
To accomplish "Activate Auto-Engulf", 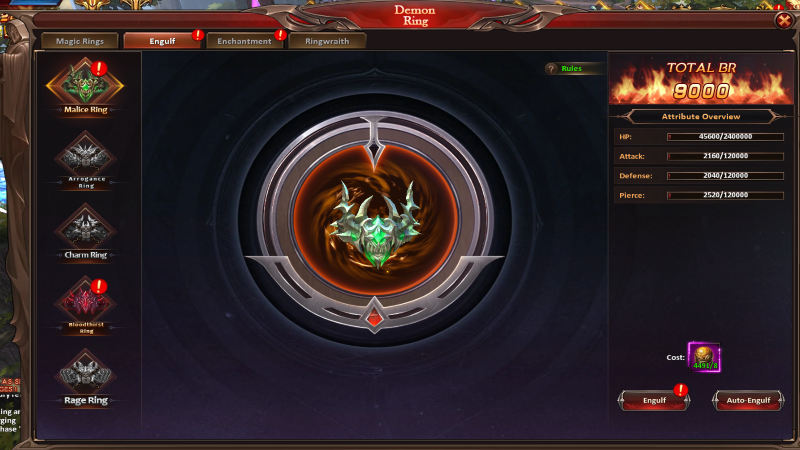I will (x=747, y=401).
